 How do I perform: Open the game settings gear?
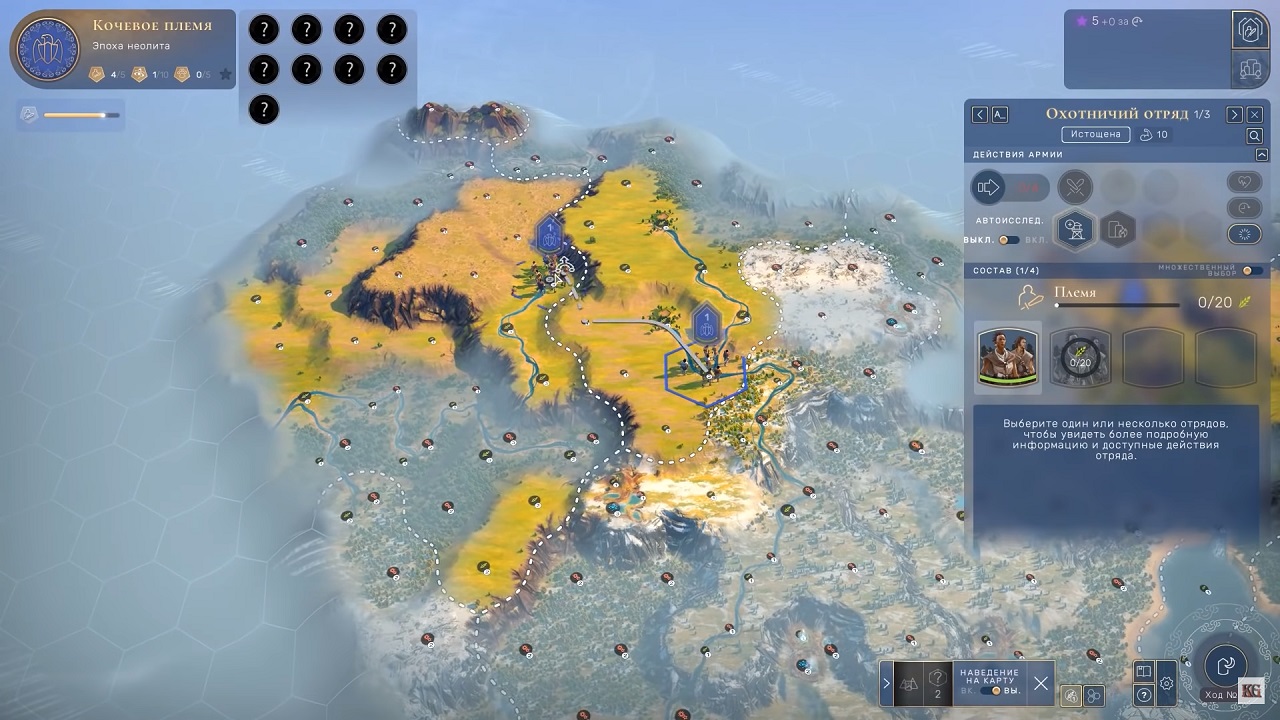1167,685
